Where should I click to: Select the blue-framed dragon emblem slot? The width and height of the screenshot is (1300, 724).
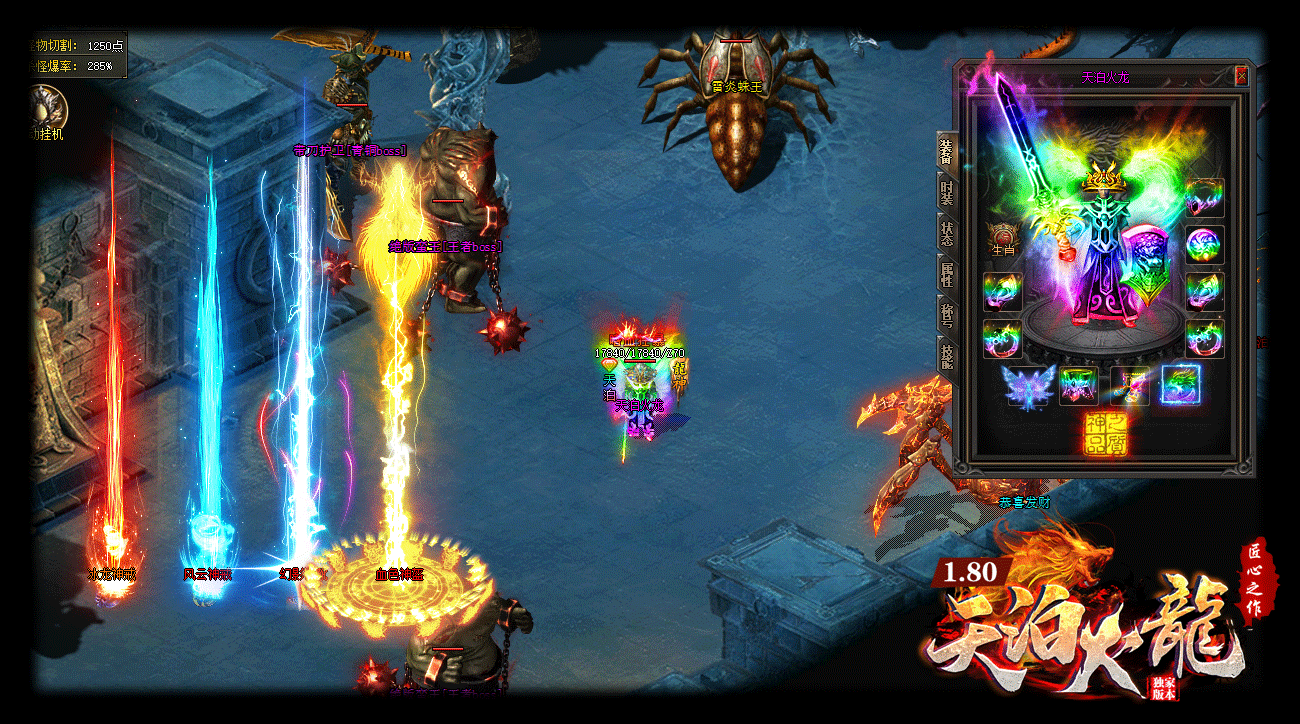click(x=1180, y=385)
